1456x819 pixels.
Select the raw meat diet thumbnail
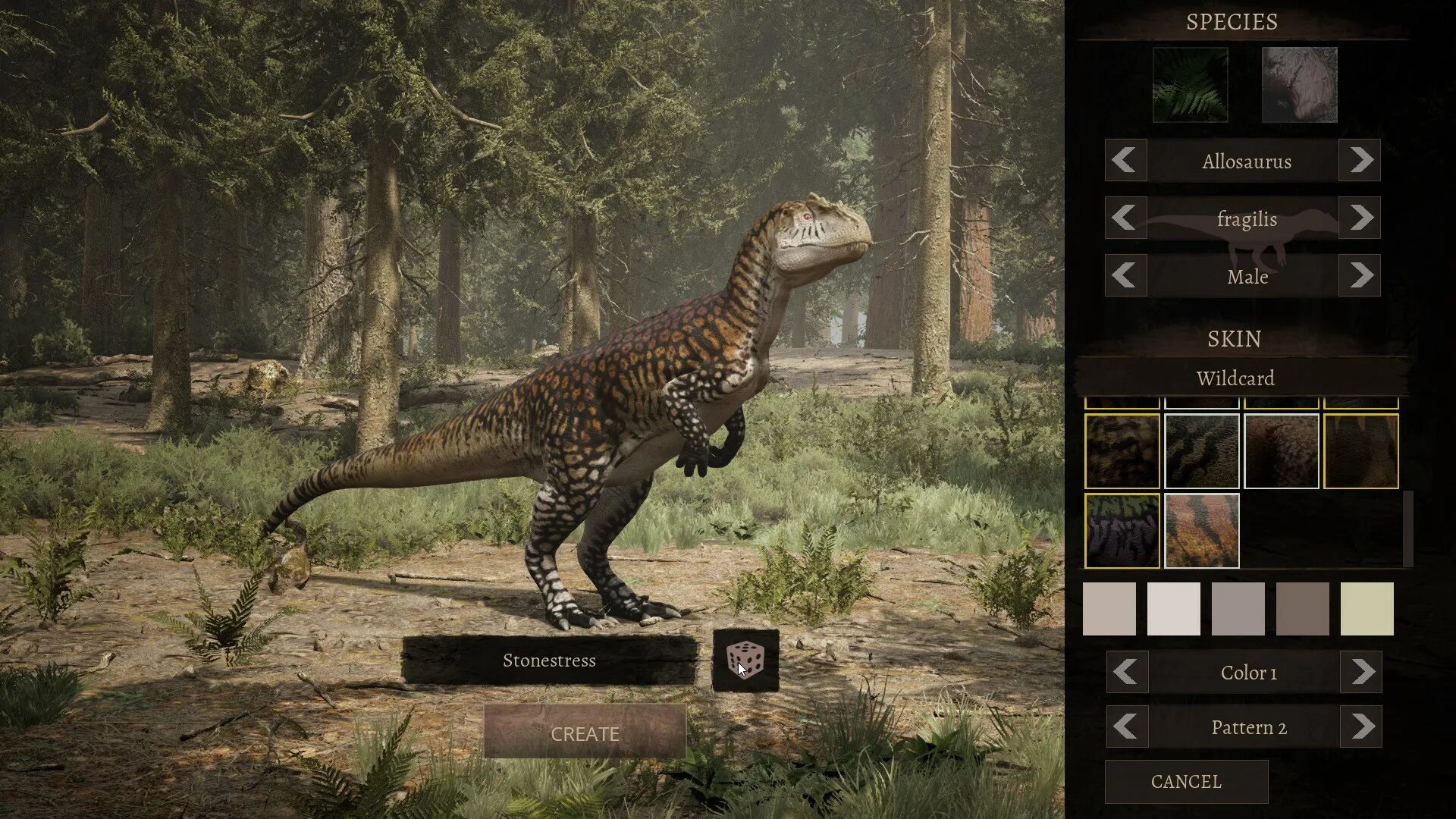point(1299,85)
